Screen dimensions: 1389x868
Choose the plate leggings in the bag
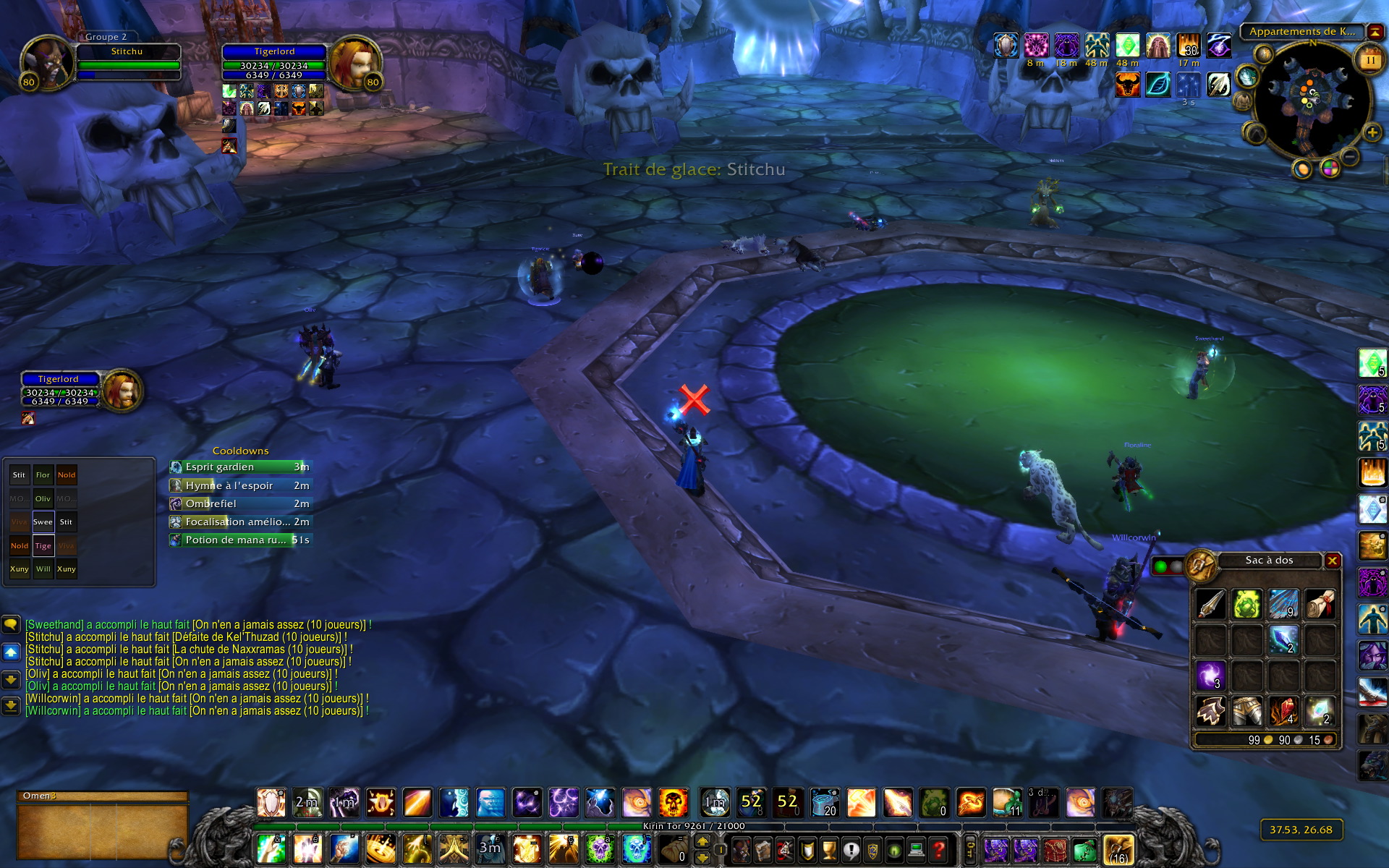[x=1246, y=712]
